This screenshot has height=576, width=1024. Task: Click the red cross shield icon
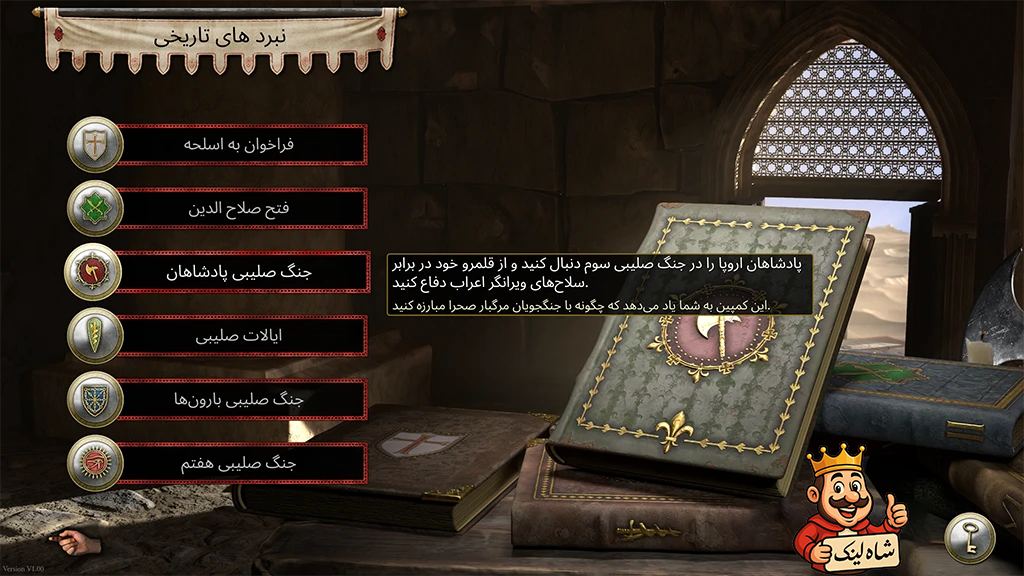pyautogui.click(x=95, y=145)
